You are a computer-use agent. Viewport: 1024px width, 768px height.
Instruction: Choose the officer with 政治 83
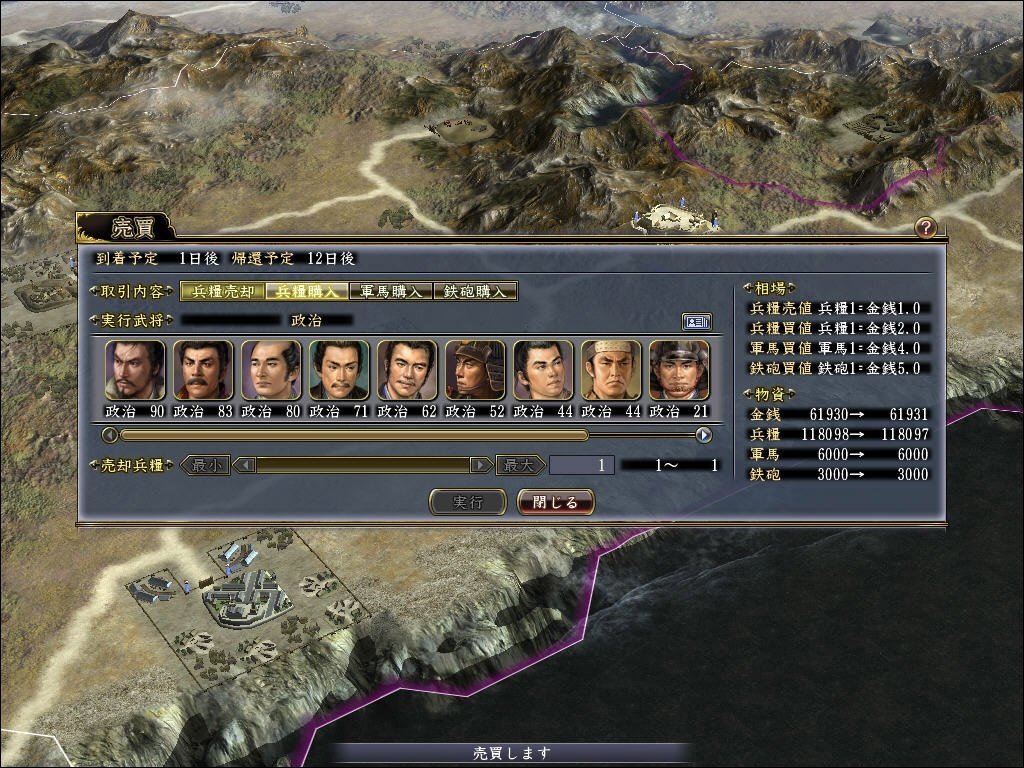click(x=203, y=370)
